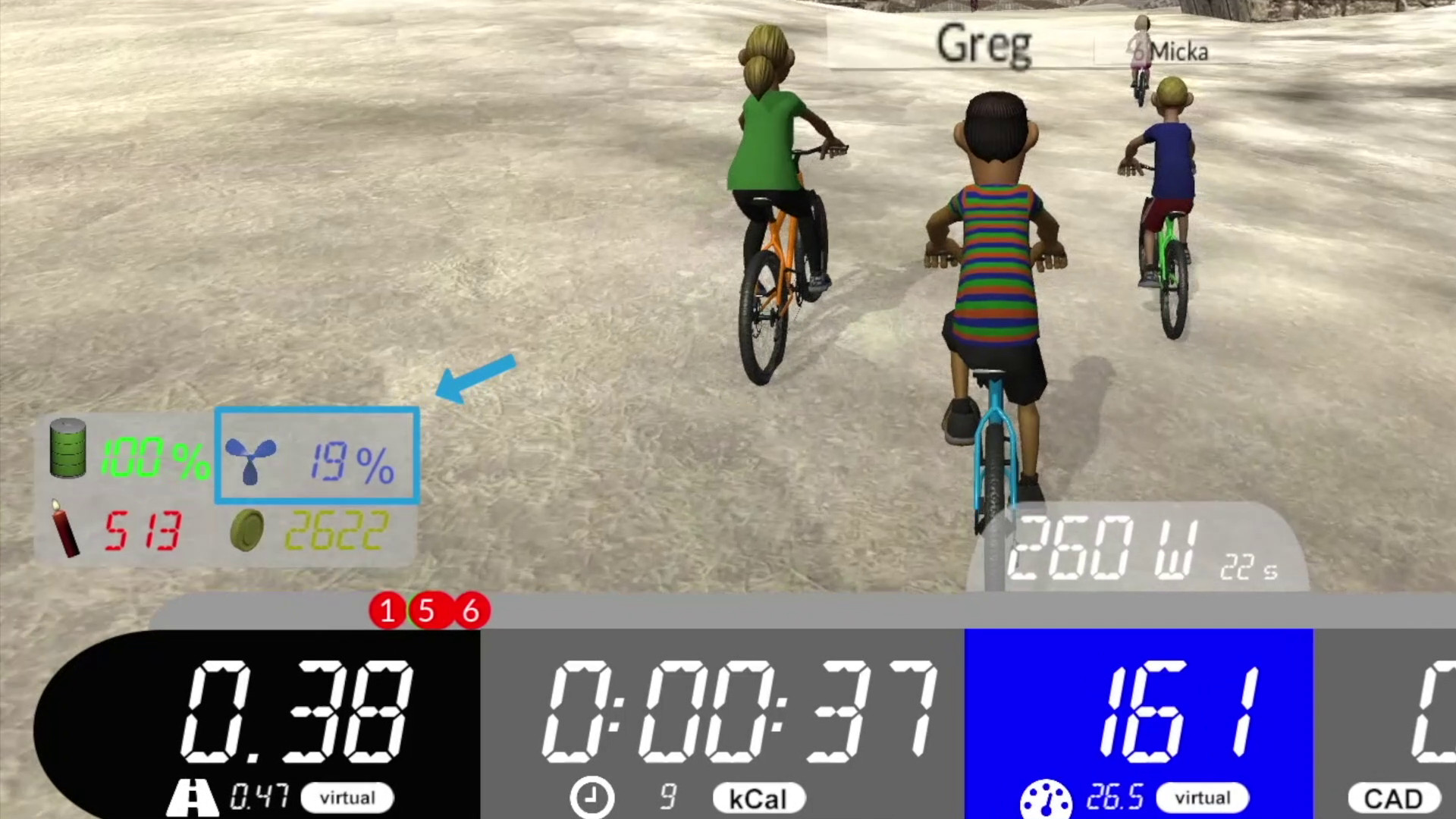
Task: Click the Greg rider name tag
Action: click(984, 45)
